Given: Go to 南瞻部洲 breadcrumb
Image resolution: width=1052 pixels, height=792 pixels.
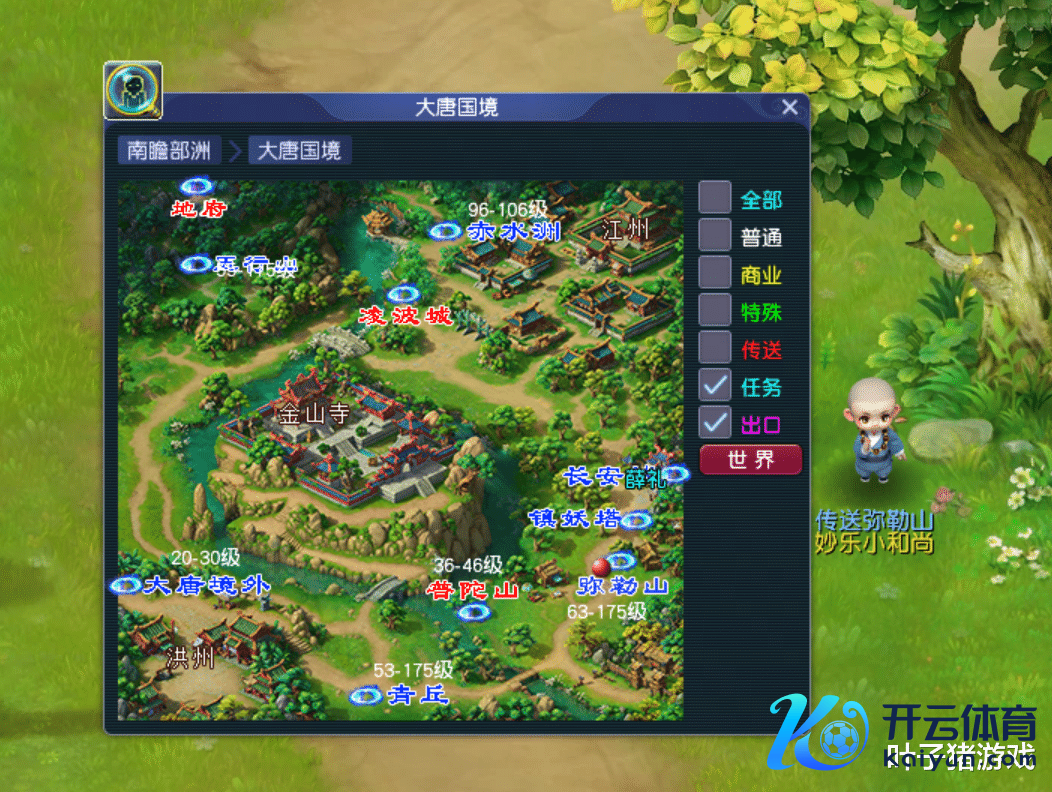Looking at the screenshot, I should click(169, 151).
